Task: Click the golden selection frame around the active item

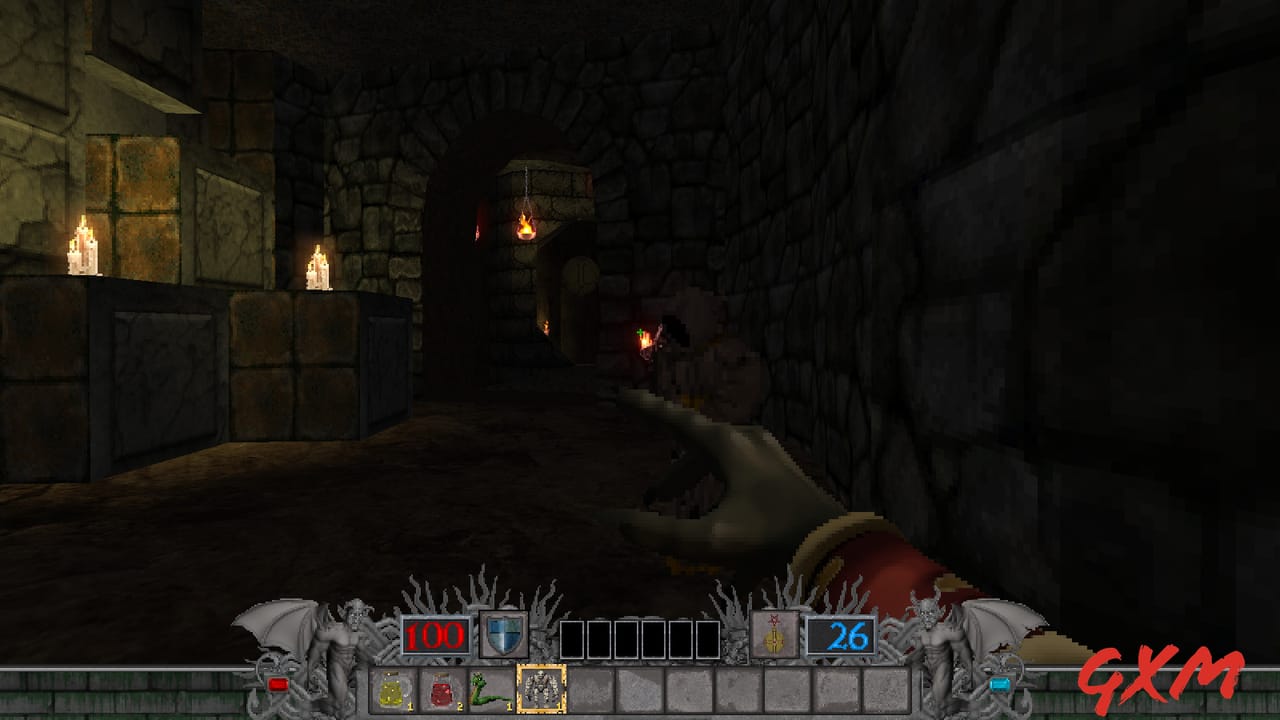Action: point(541,666)
